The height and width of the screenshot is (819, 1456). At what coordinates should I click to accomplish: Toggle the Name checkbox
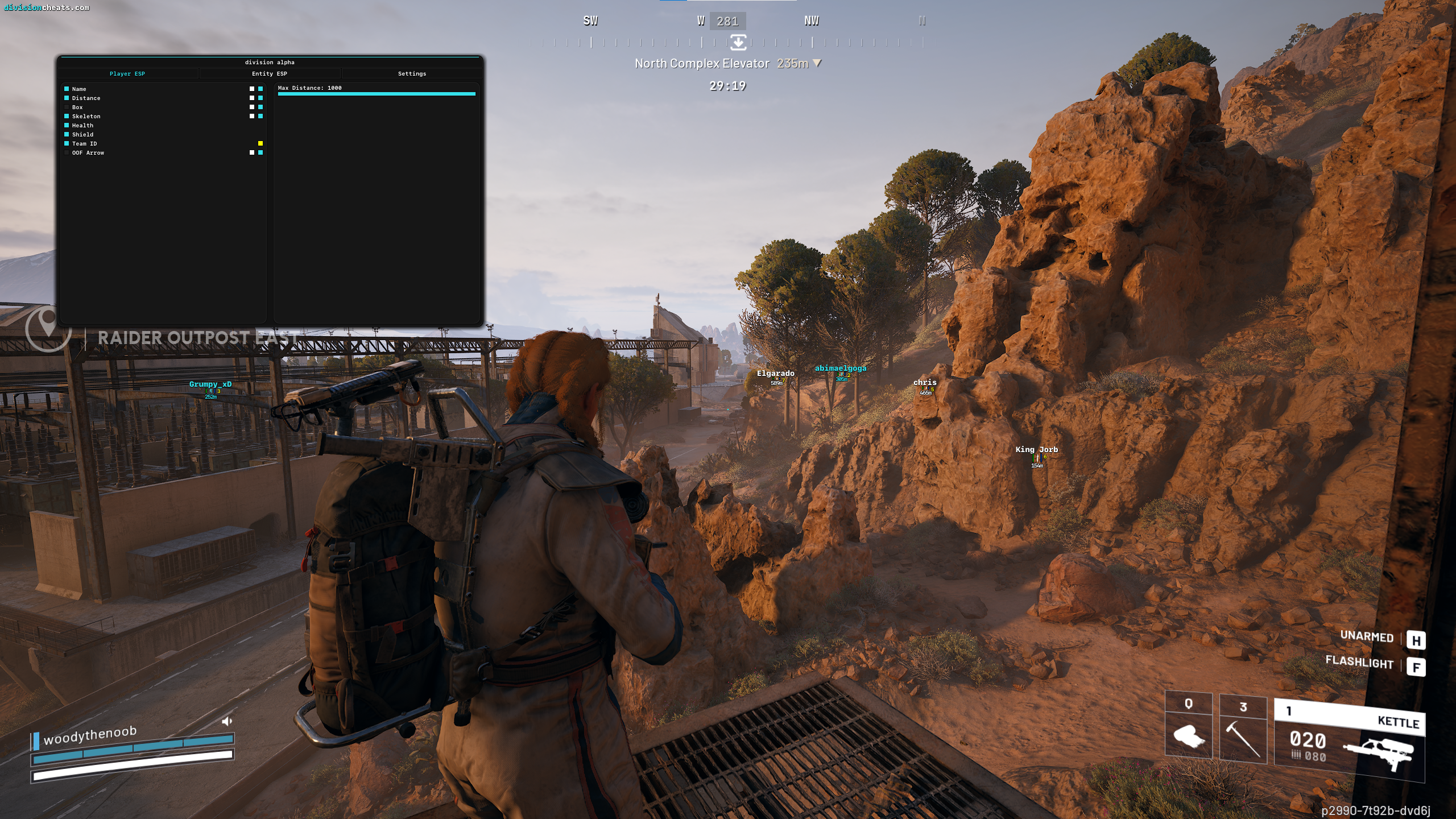tap(67, 89)
